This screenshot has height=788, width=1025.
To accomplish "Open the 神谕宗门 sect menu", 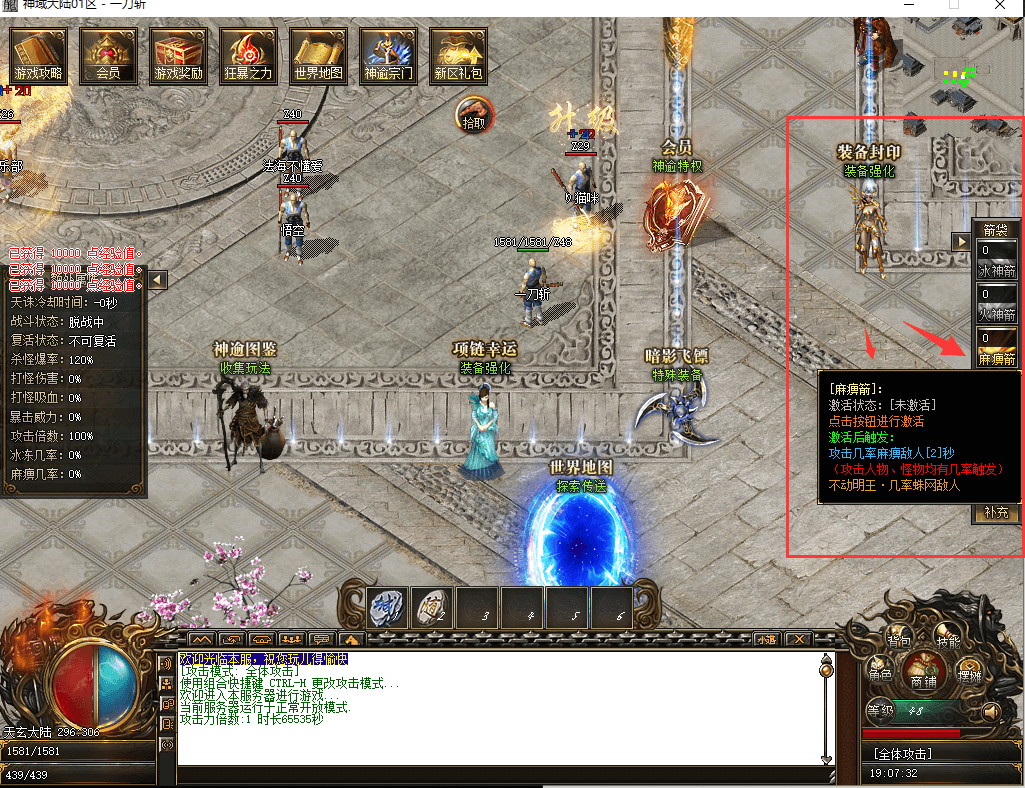I will (x=389, y=55).
